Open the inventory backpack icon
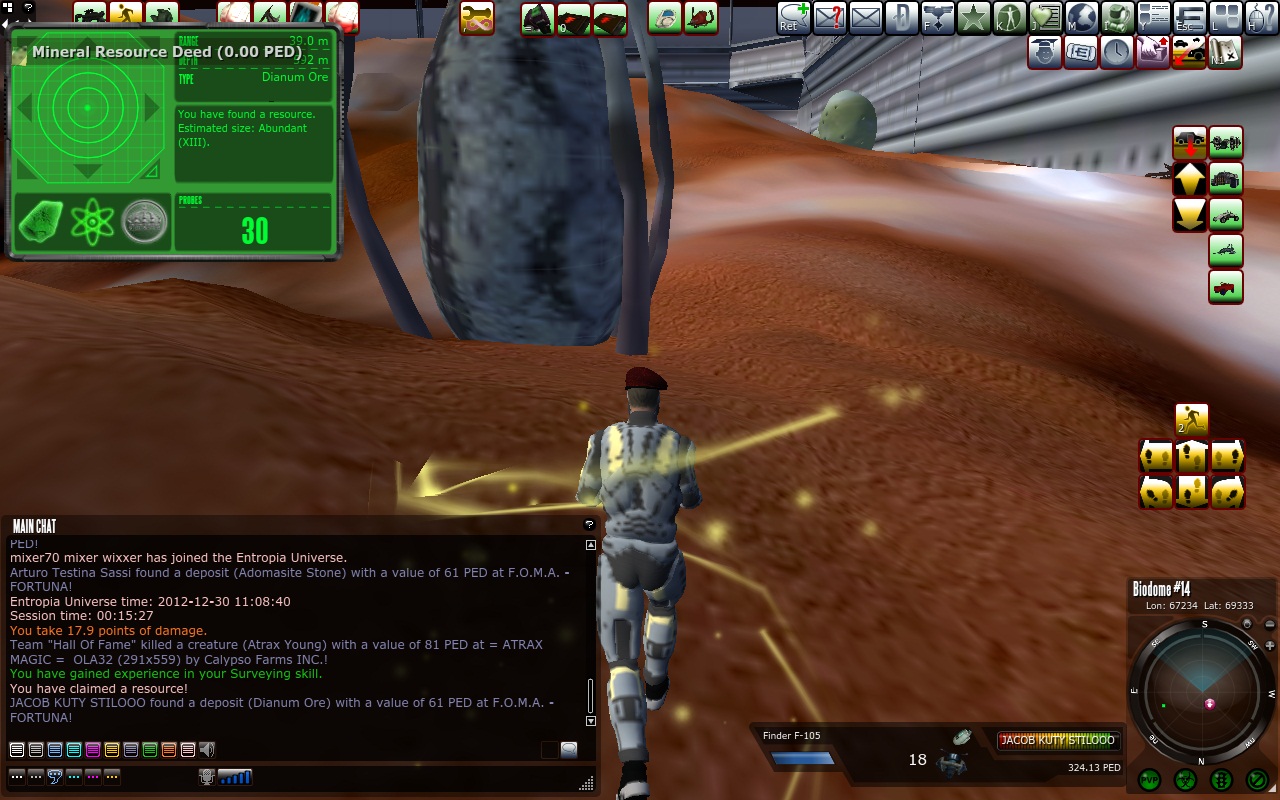Image resolution: width=1280 pixels, height=800 pixels. click(x=1117, y=18)
